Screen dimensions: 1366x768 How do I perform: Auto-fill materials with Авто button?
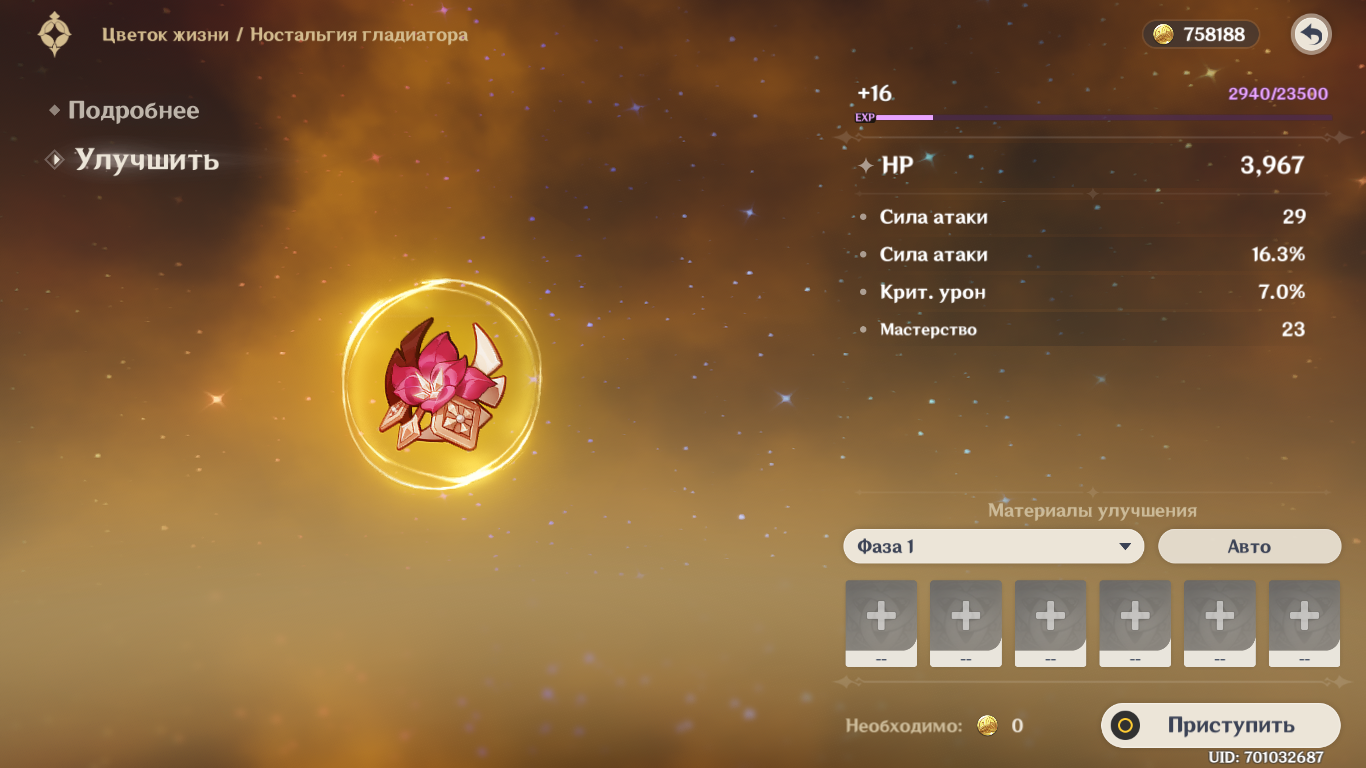[1249, 547]
